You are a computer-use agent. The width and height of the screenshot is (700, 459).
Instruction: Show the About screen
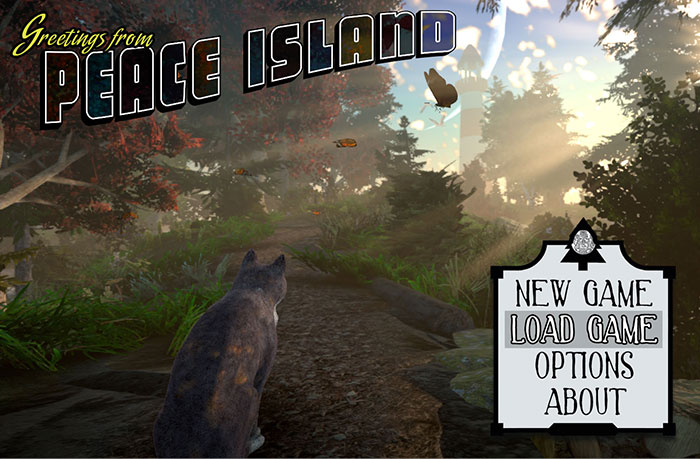point(585,400)
